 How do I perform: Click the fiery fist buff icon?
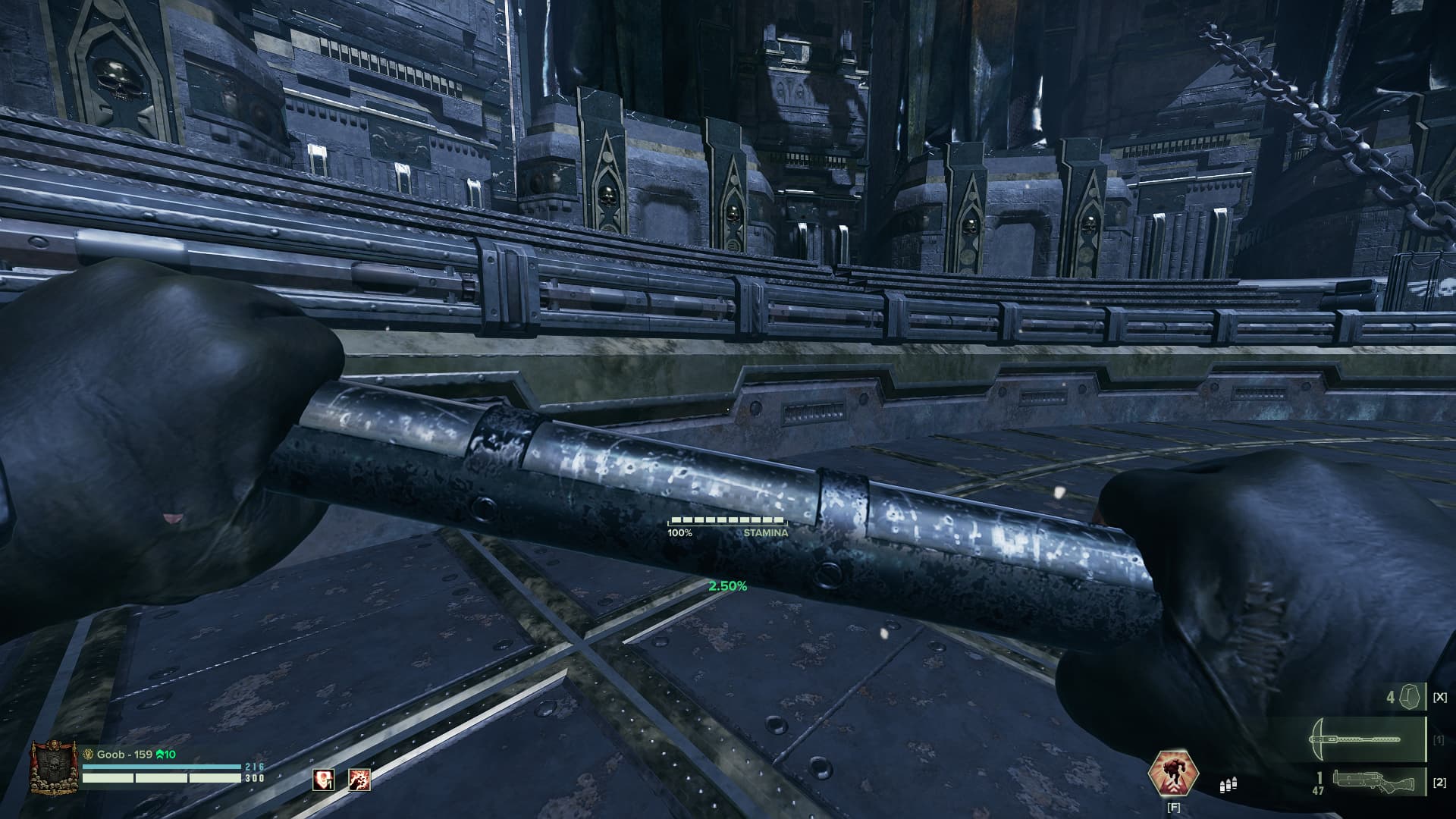(359, 779)
